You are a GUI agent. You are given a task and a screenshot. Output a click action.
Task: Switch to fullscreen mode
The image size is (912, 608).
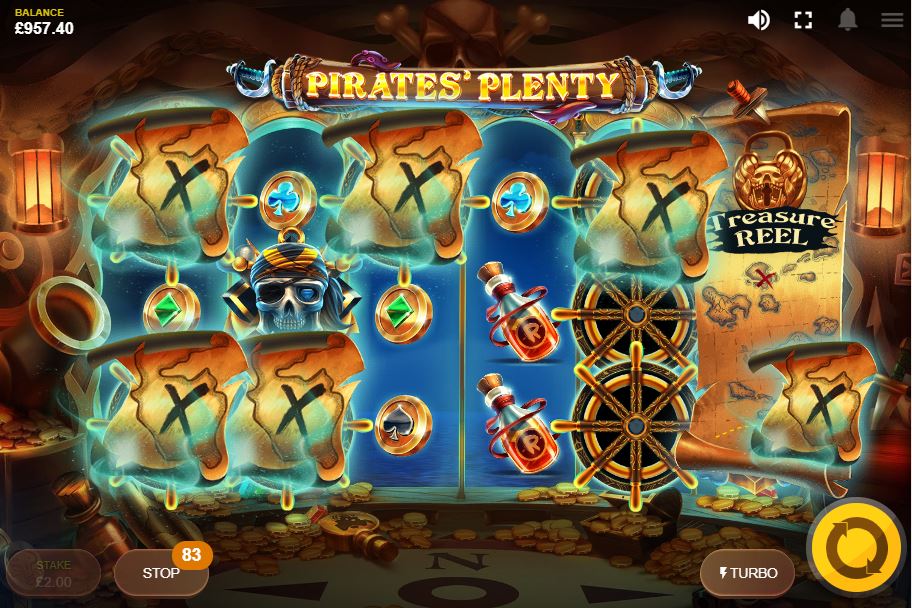pos(803,20)
